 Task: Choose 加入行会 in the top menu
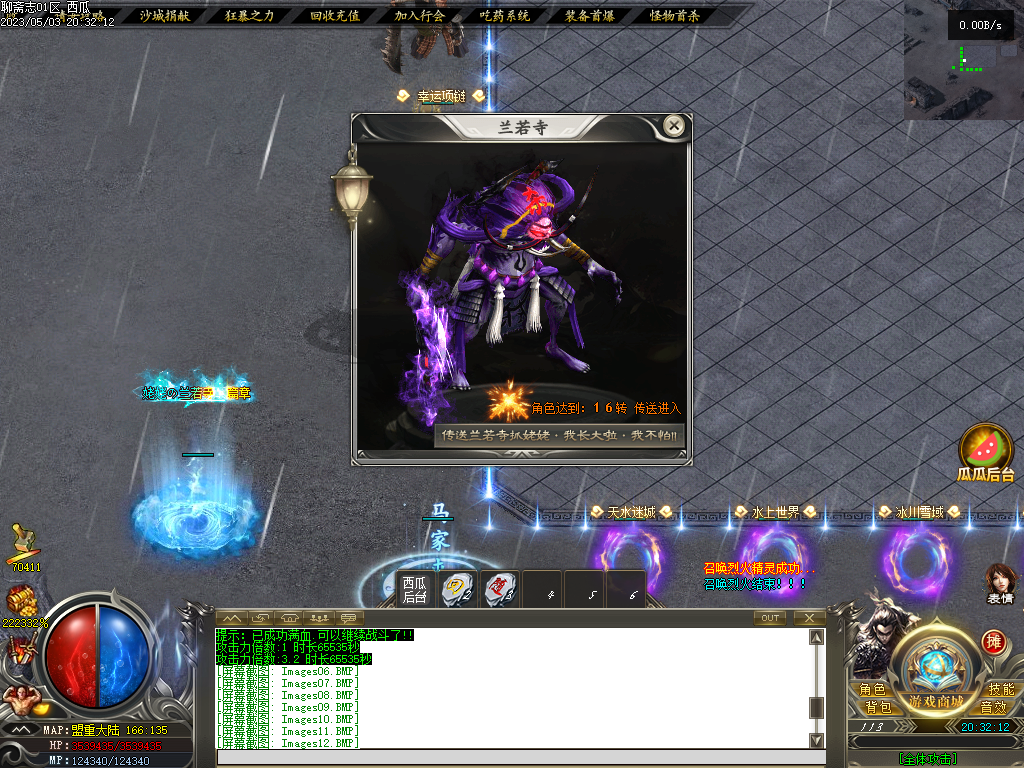[x=419, y=16]
